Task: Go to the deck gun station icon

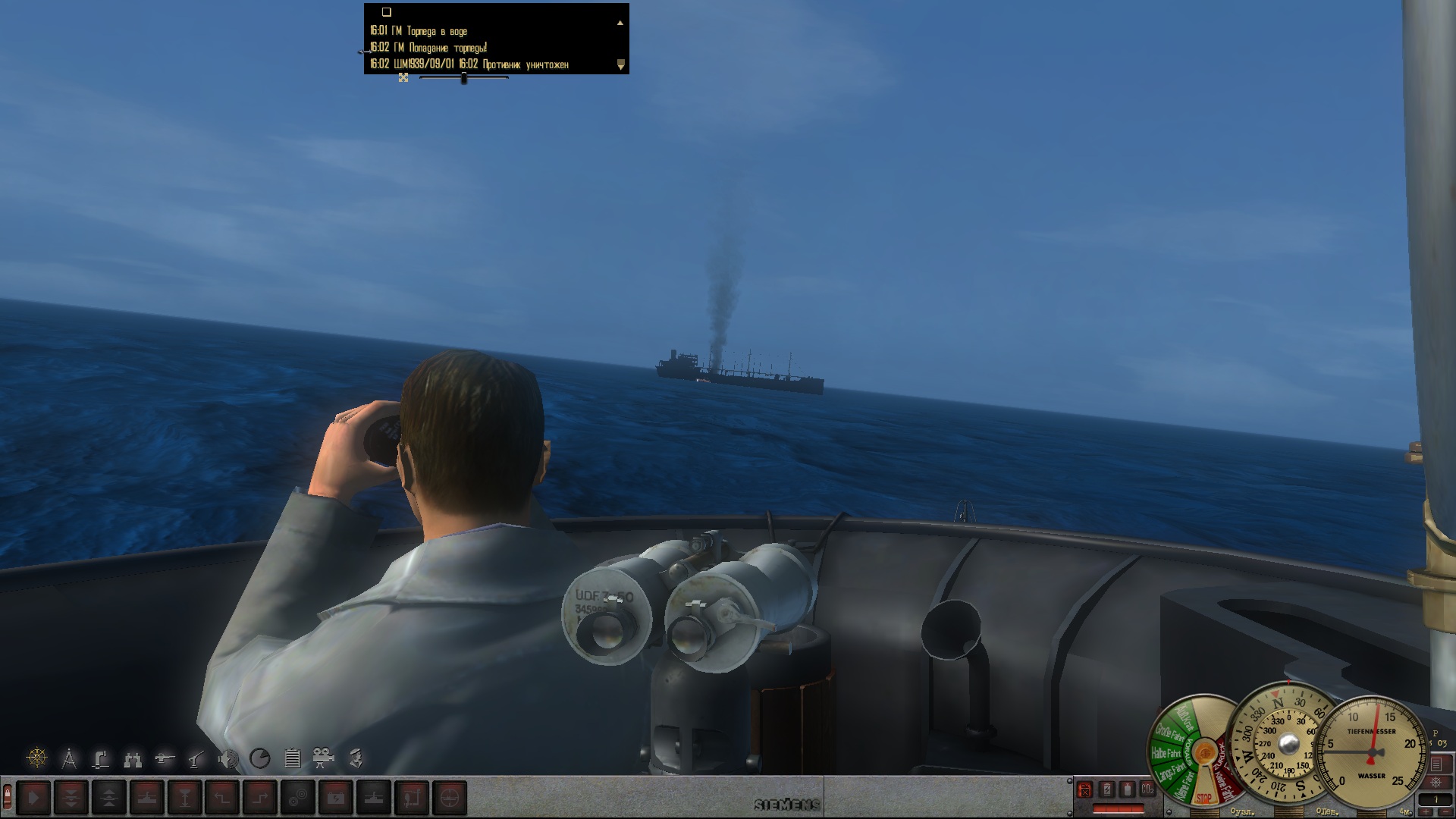Action: (x=165, y=758)
